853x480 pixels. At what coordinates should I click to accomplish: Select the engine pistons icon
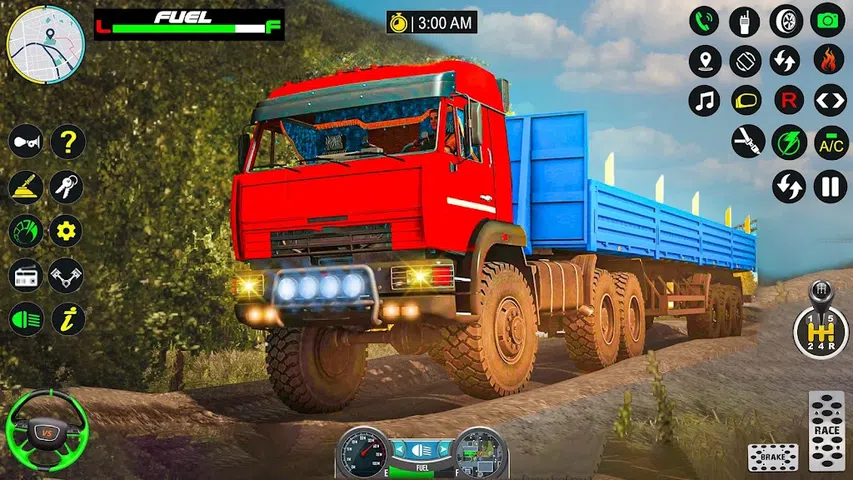click(x=68, y=275)
